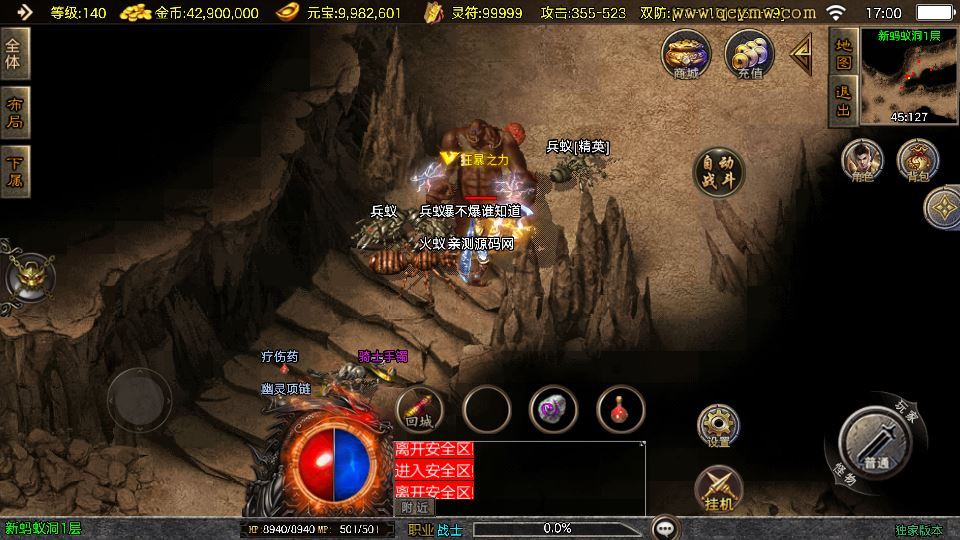Select the 布局 layout tab
960x540 pixels.
(x=15, y=112)
